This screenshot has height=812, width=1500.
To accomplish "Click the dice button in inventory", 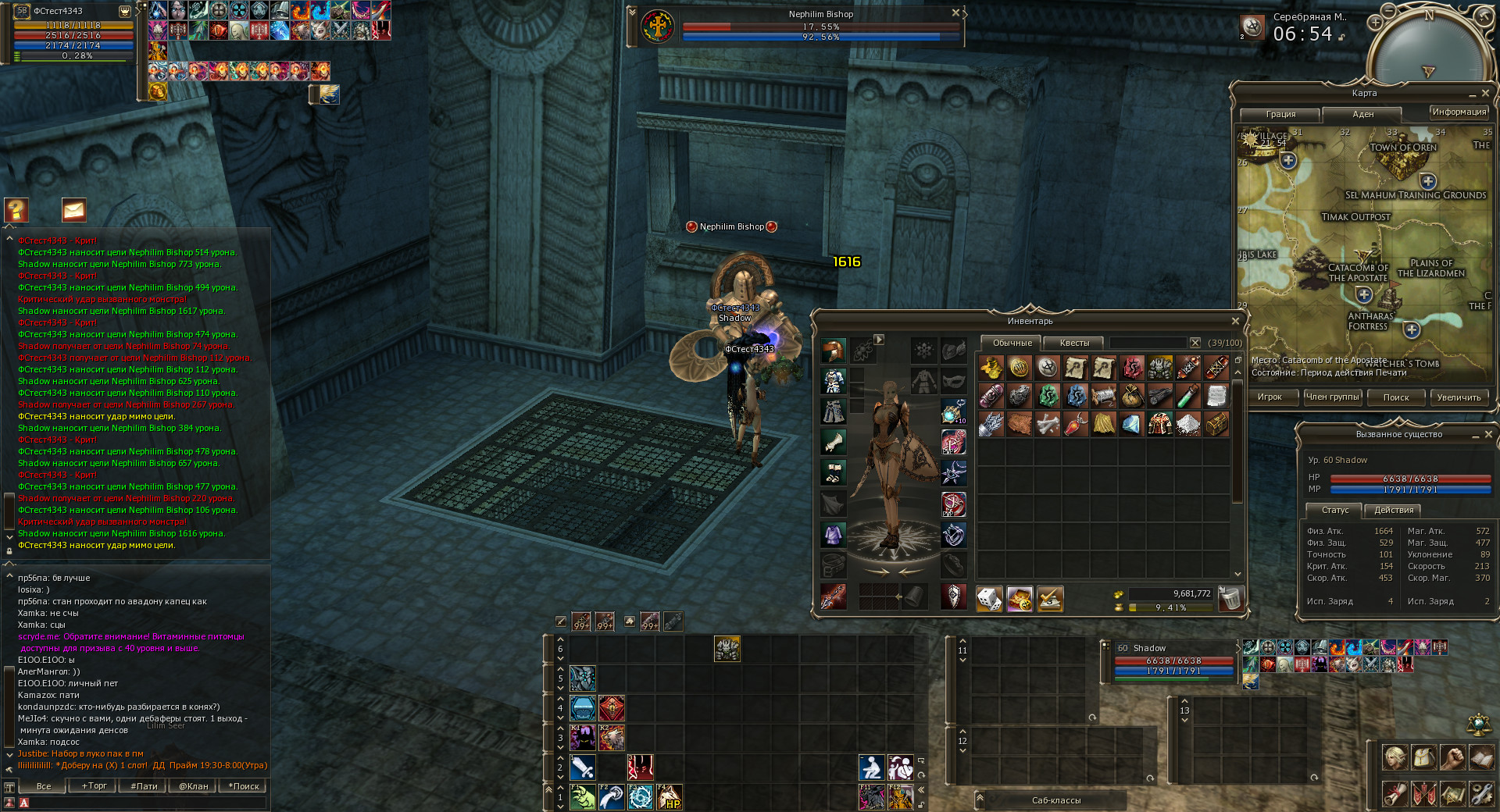I will click(989, 599).
